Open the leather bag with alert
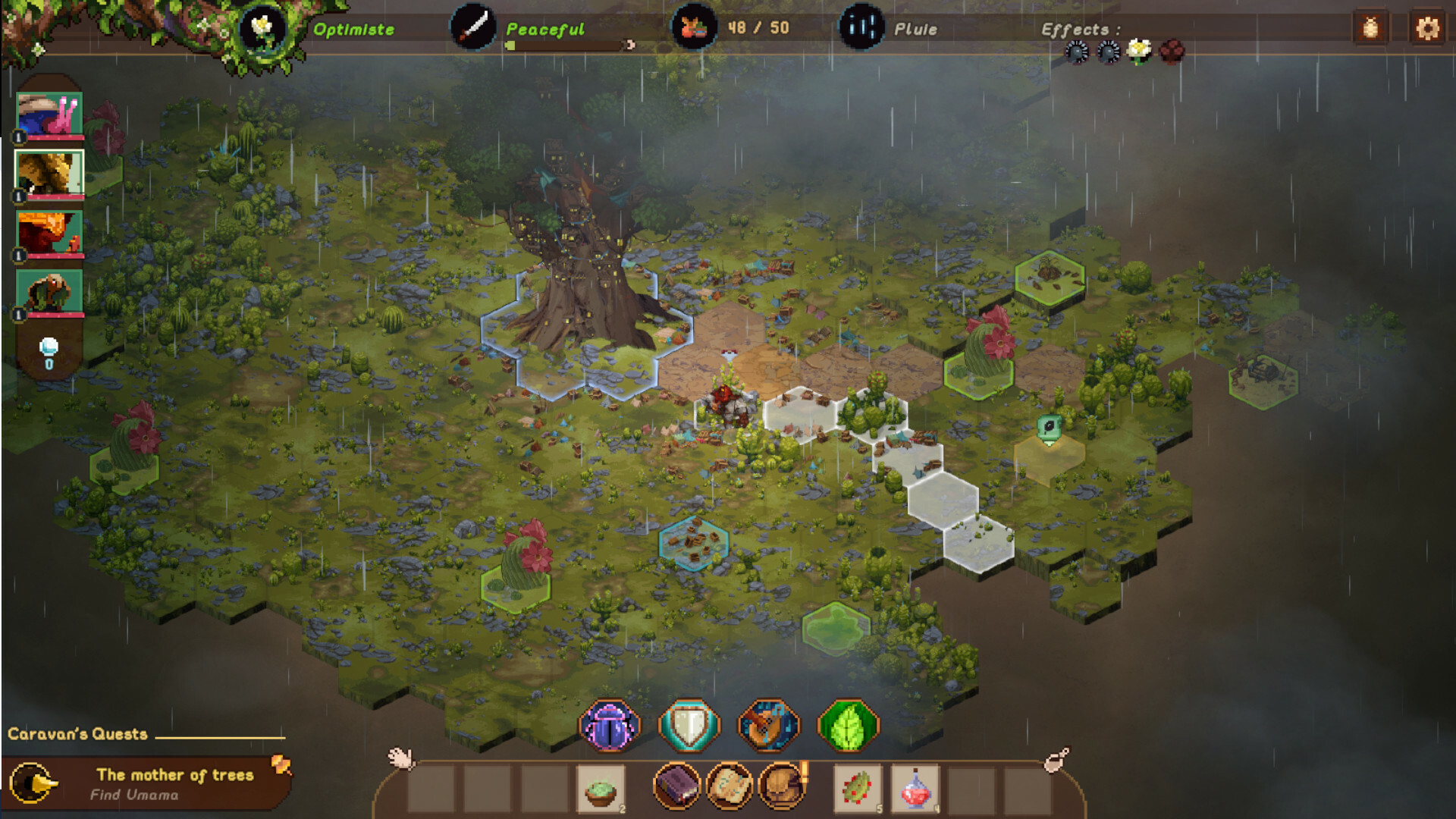Screen dimensions: 1456x819 [781, 786]
